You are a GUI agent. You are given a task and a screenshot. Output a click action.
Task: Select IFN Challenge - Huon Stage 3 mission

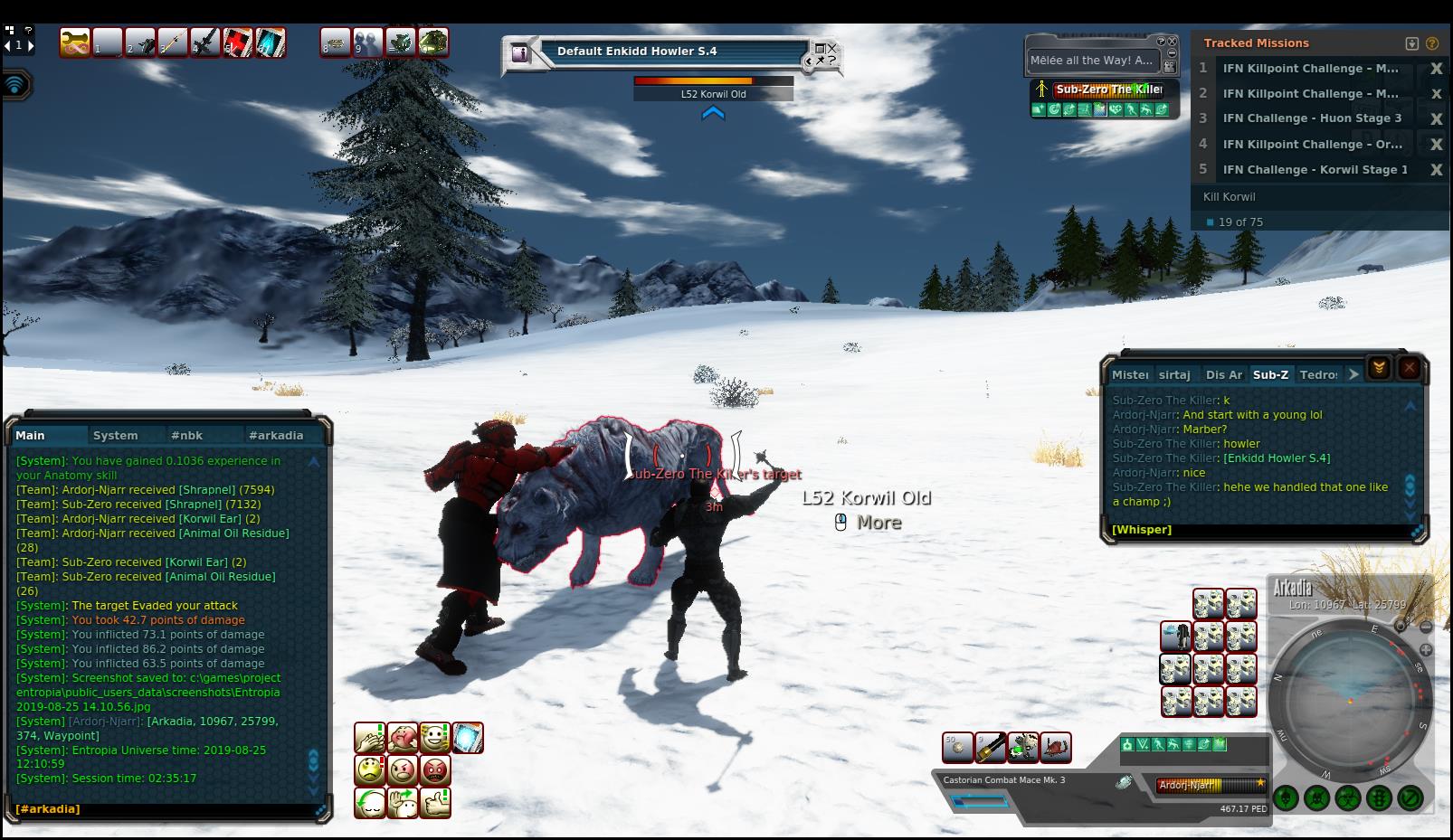point(1311,118)
